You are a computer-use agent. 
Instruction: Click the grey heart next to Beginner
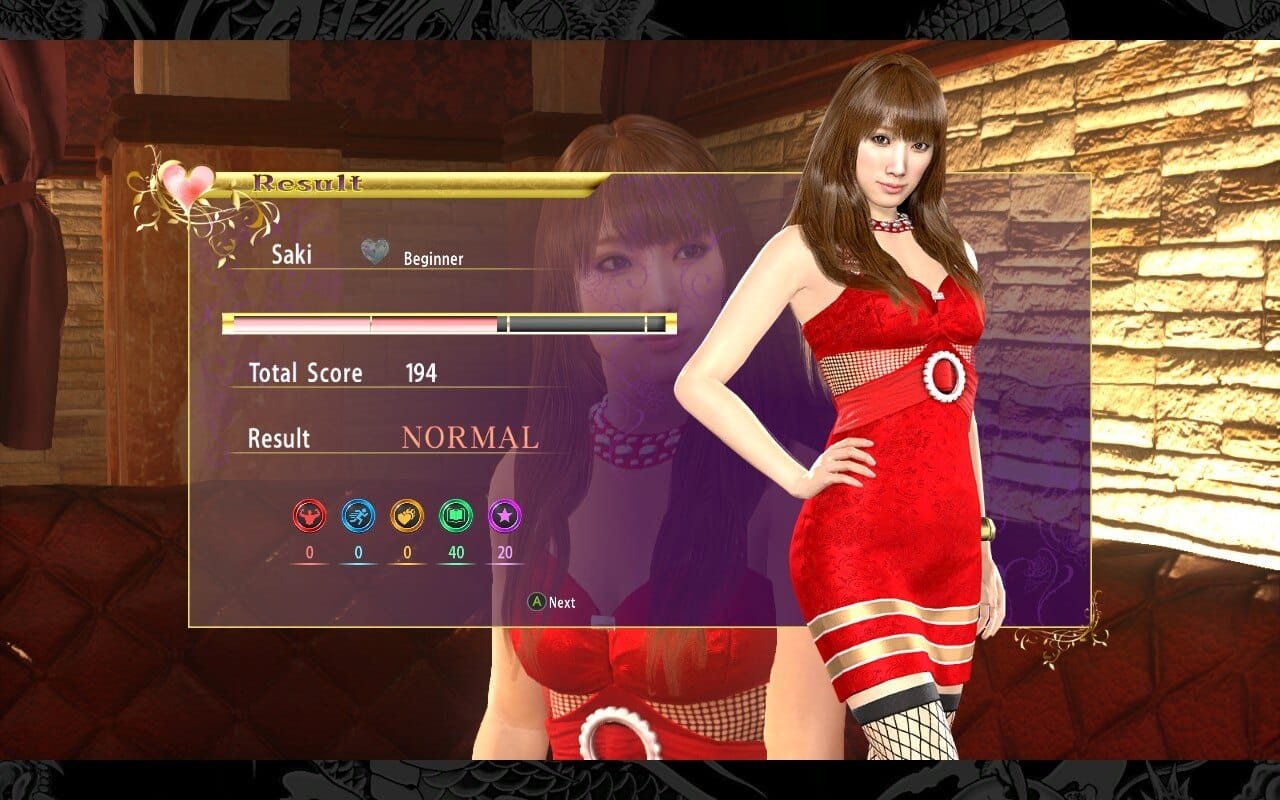click(375, 254)
